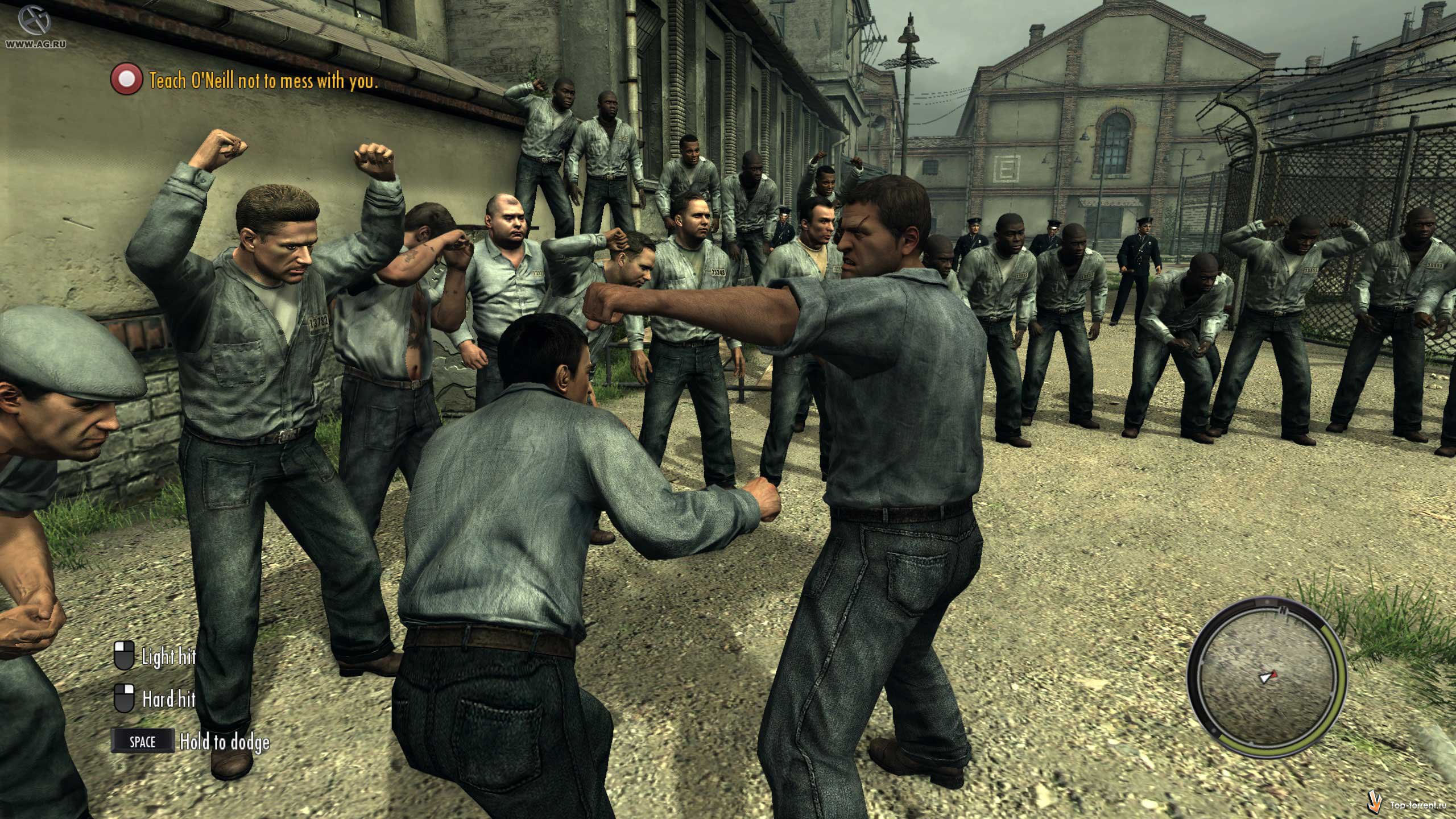Click the red objective marker icon
Image resolution: width=1456 pixels, height=819 pixels.
click(x=126, y=80)
